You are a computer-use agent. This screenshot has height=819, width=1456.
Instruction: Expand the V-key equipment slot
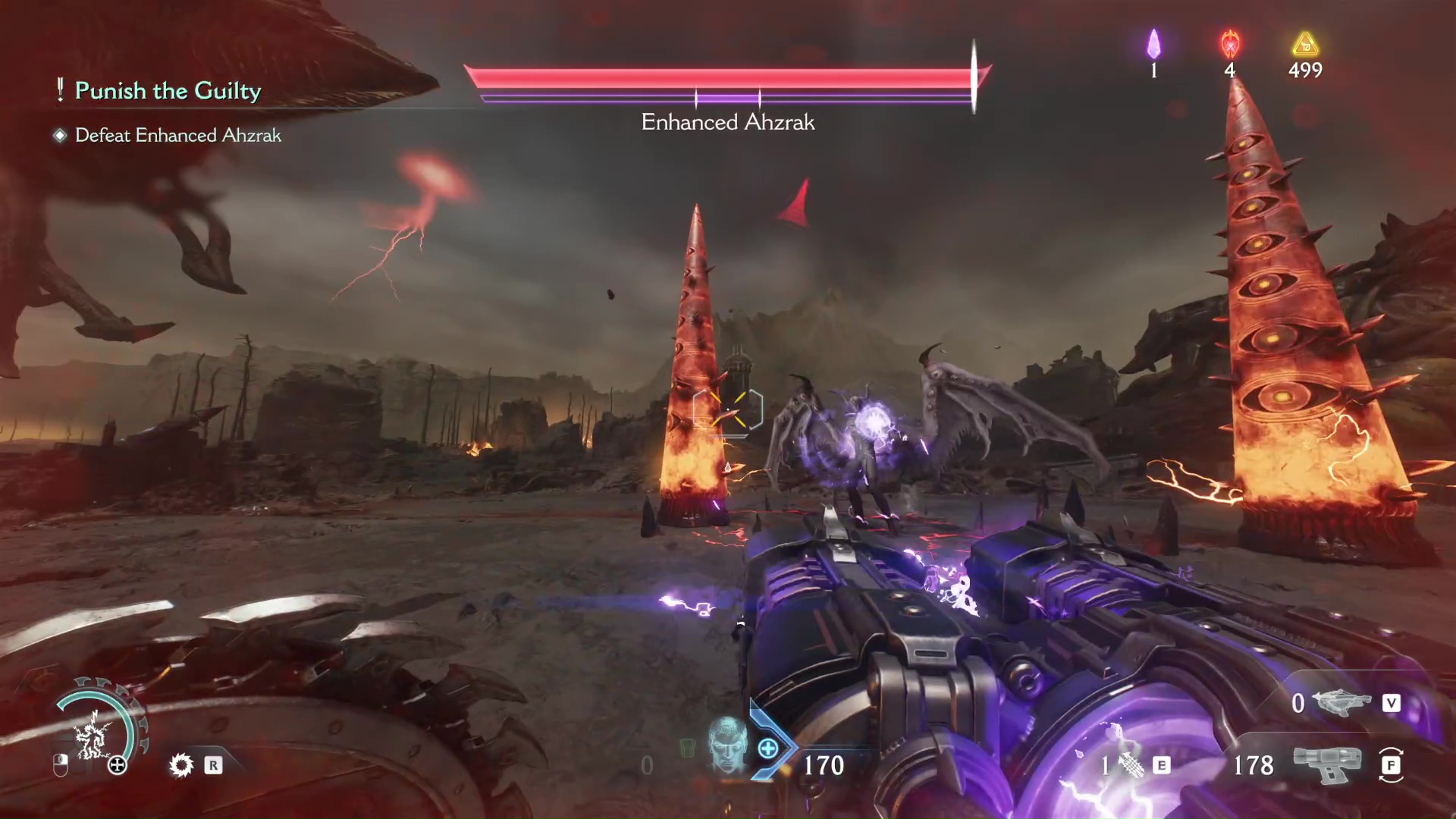[x=1392, y=704]
